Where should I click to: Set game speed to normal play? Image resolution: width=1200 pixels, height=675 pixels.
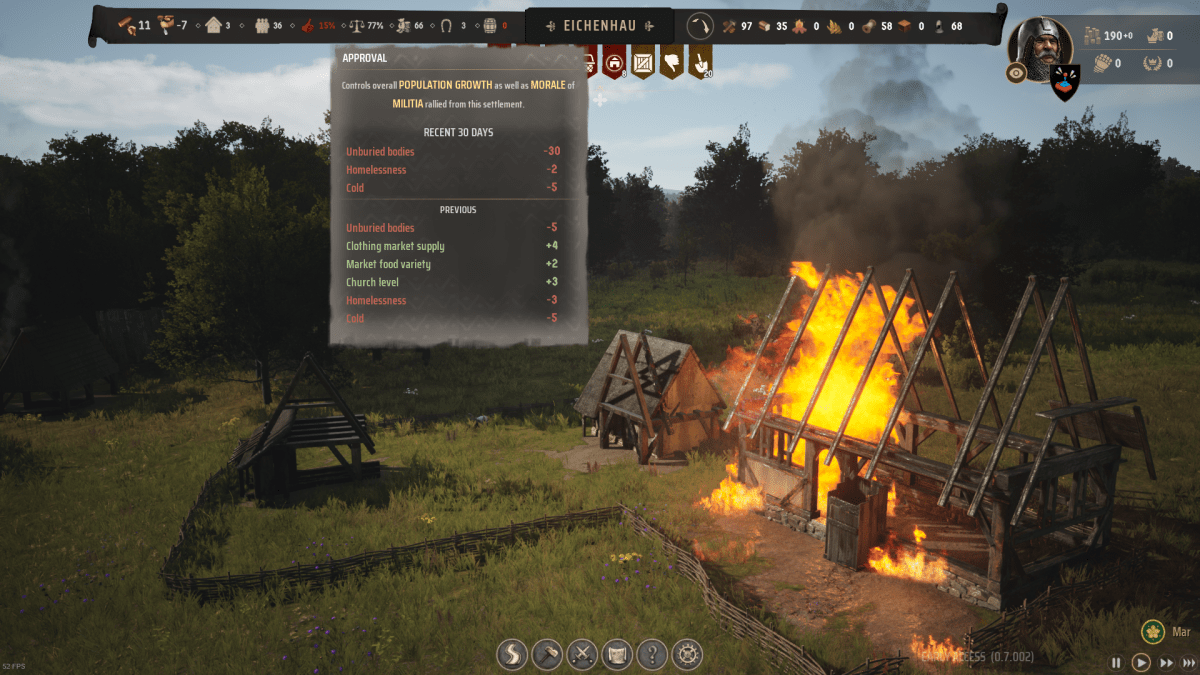(x=1141, y=662)
